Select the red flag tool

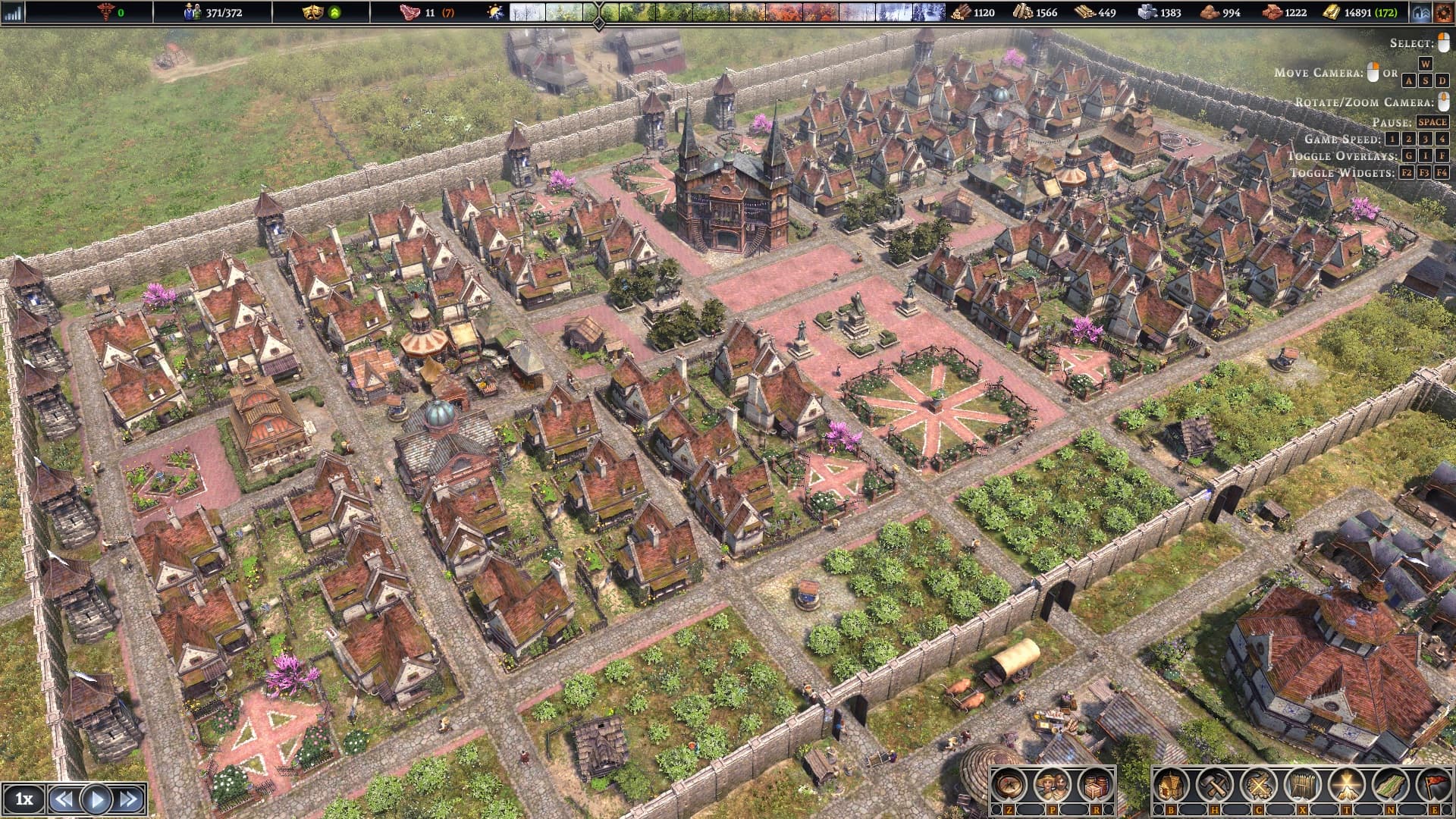[x=1433, y=786]
